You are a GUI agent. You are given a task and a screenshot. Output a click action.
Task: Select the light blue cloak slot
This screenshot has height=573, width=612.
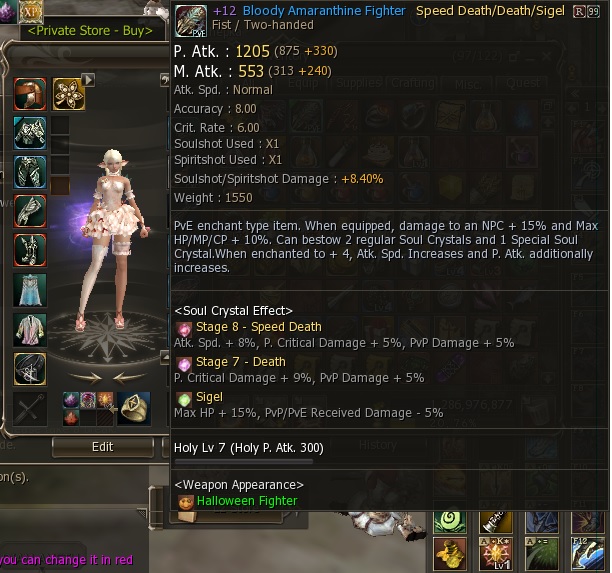tap(30, 289)
